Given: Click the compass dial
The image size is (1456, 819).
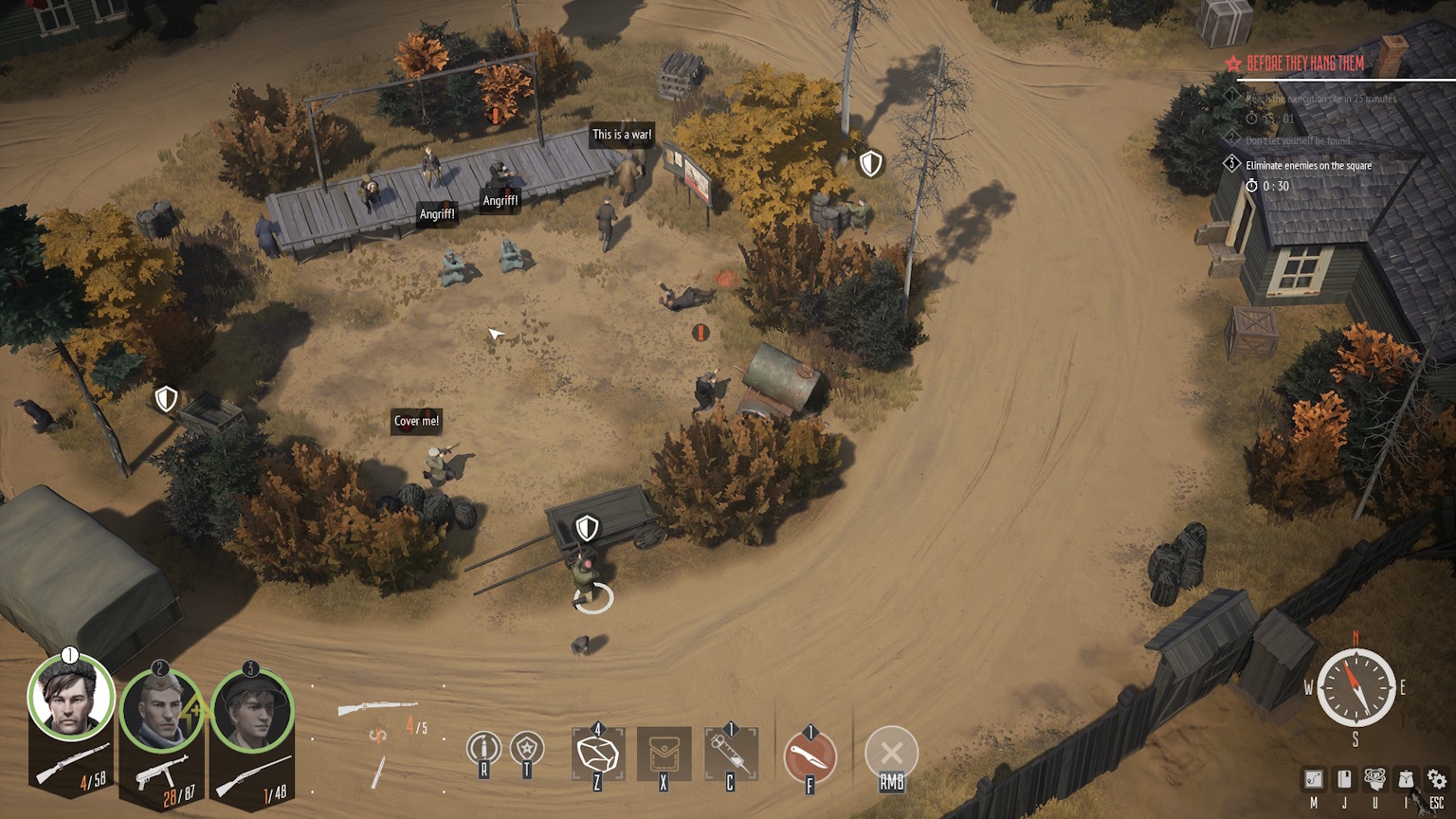Looking at the screenshot, I should pyautogui.click(x=1356, y=687).
